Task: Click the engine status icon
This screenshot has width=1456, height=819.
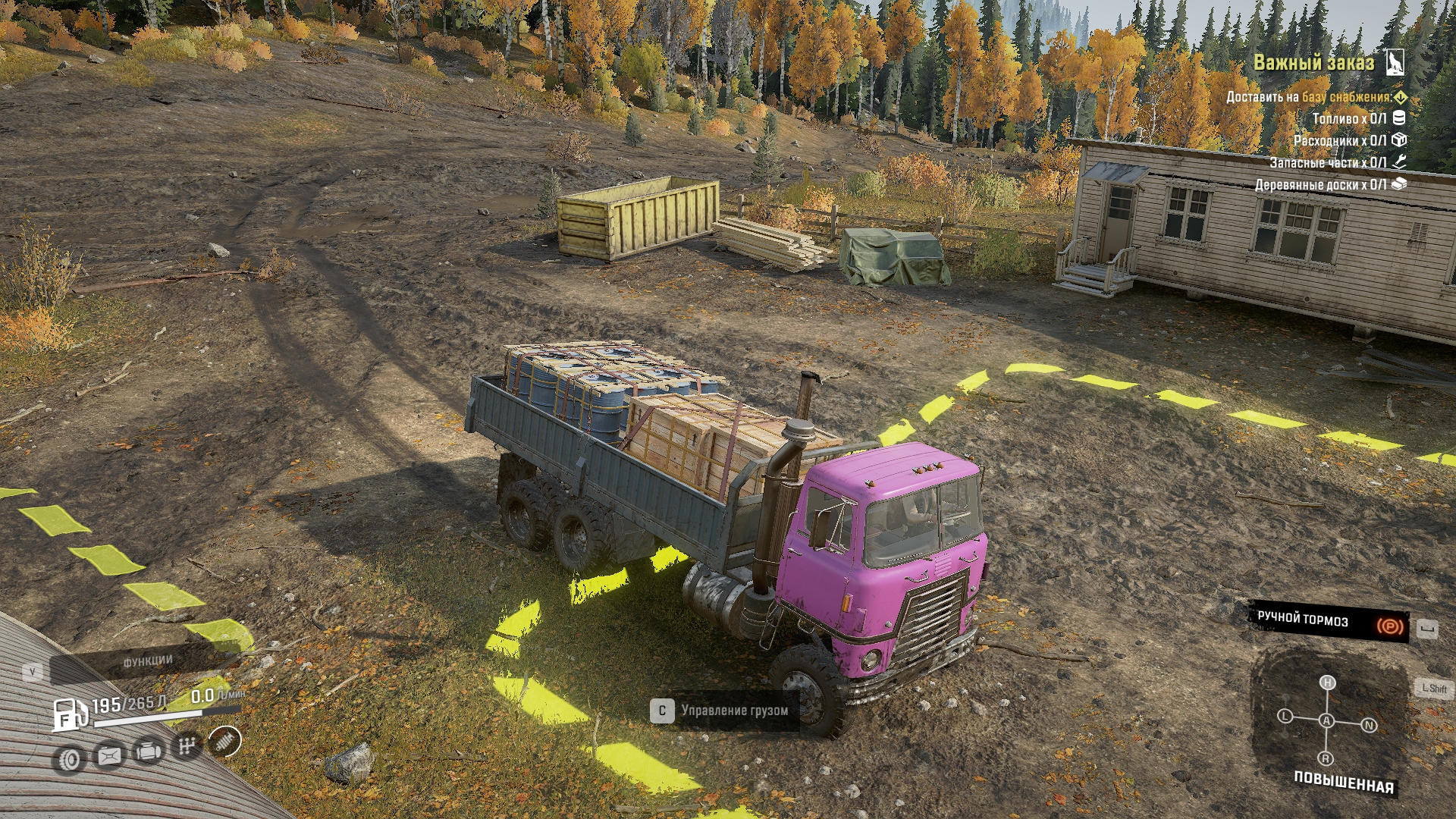Action: (149, 751)
